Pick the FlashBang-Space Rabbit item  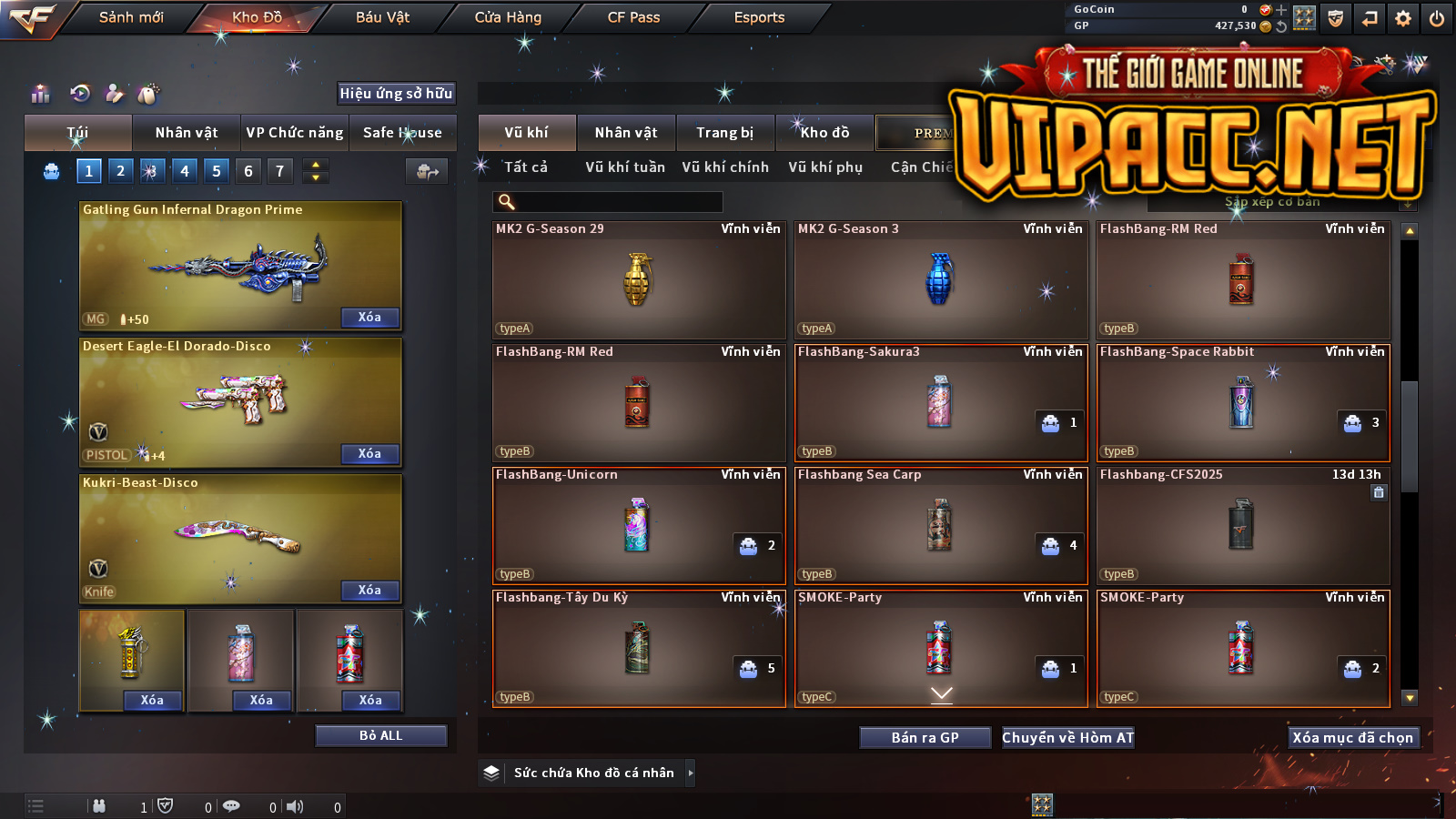click(1243, 402)
